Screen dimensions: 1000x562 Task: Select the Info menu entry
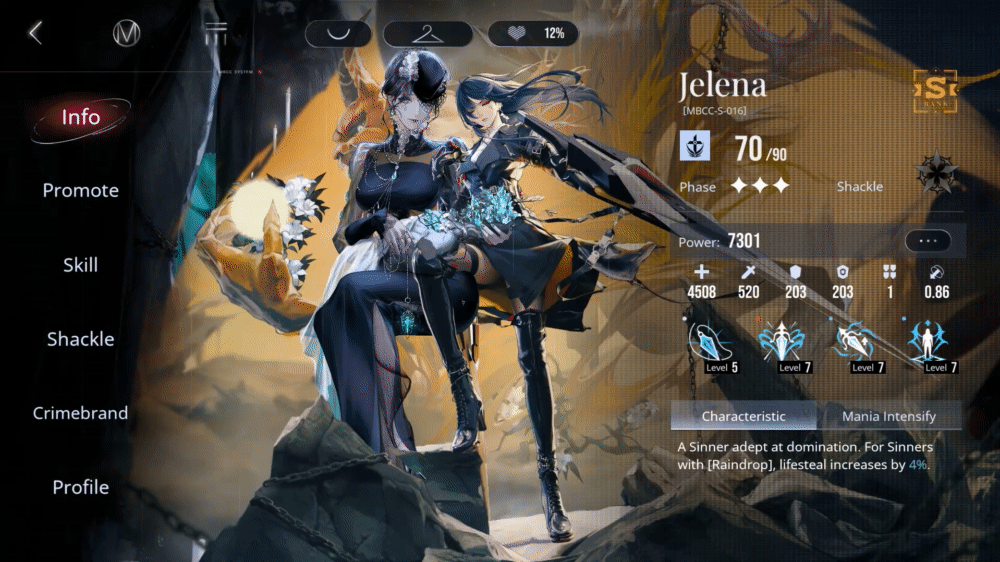pos(81,117)
